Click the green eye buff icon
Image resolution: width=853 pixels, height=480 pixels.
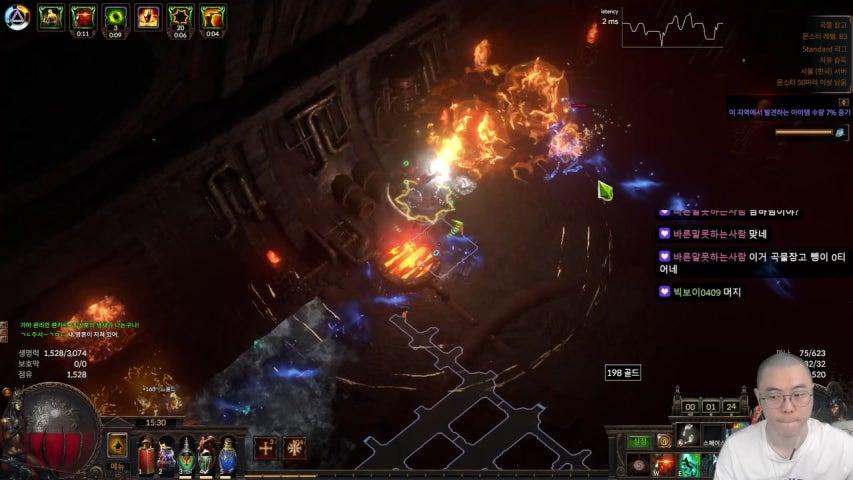tap(115, 17)
